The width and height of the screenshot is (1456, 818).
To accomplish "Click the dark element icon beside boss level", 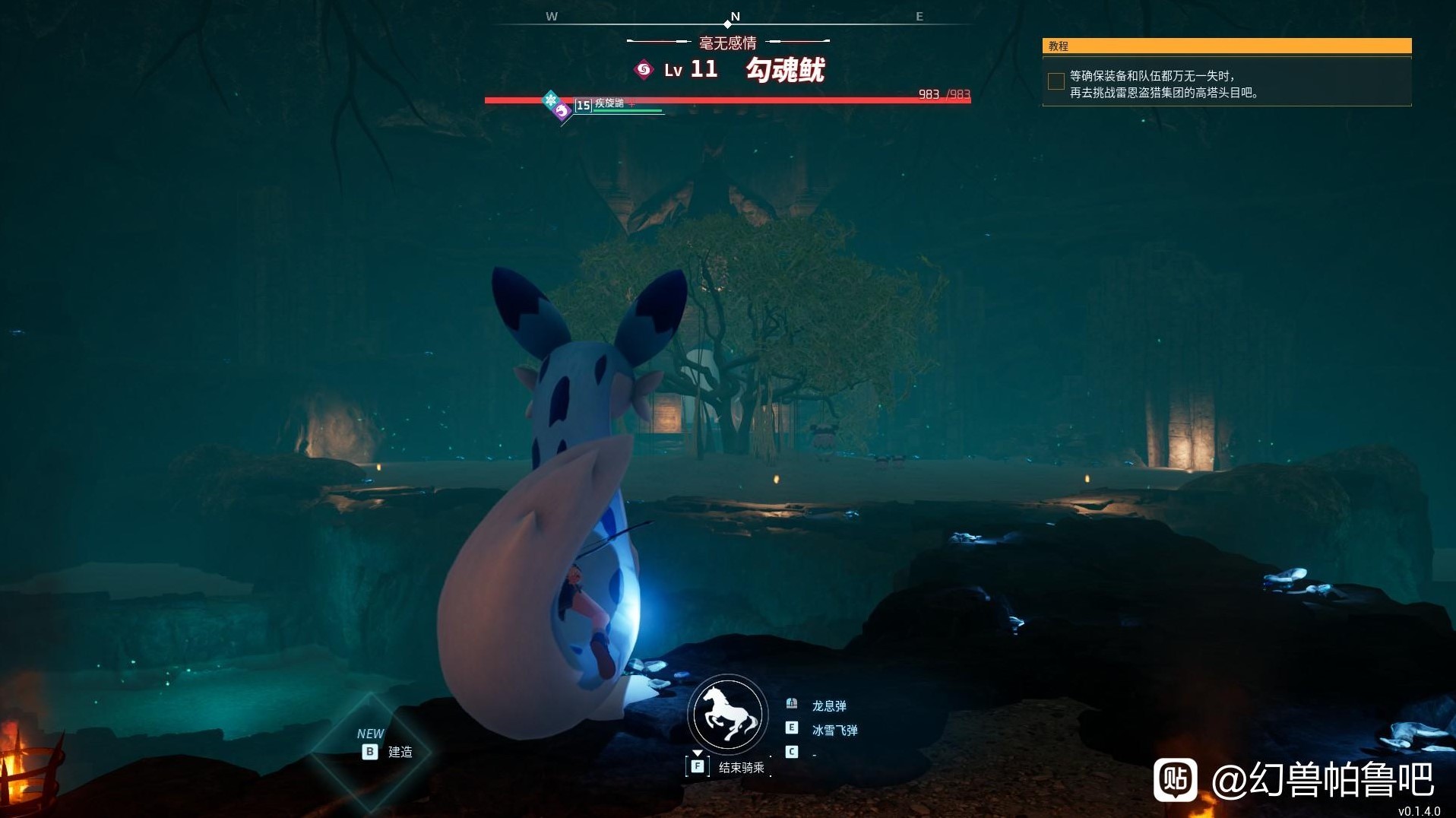I will [644, 70].
